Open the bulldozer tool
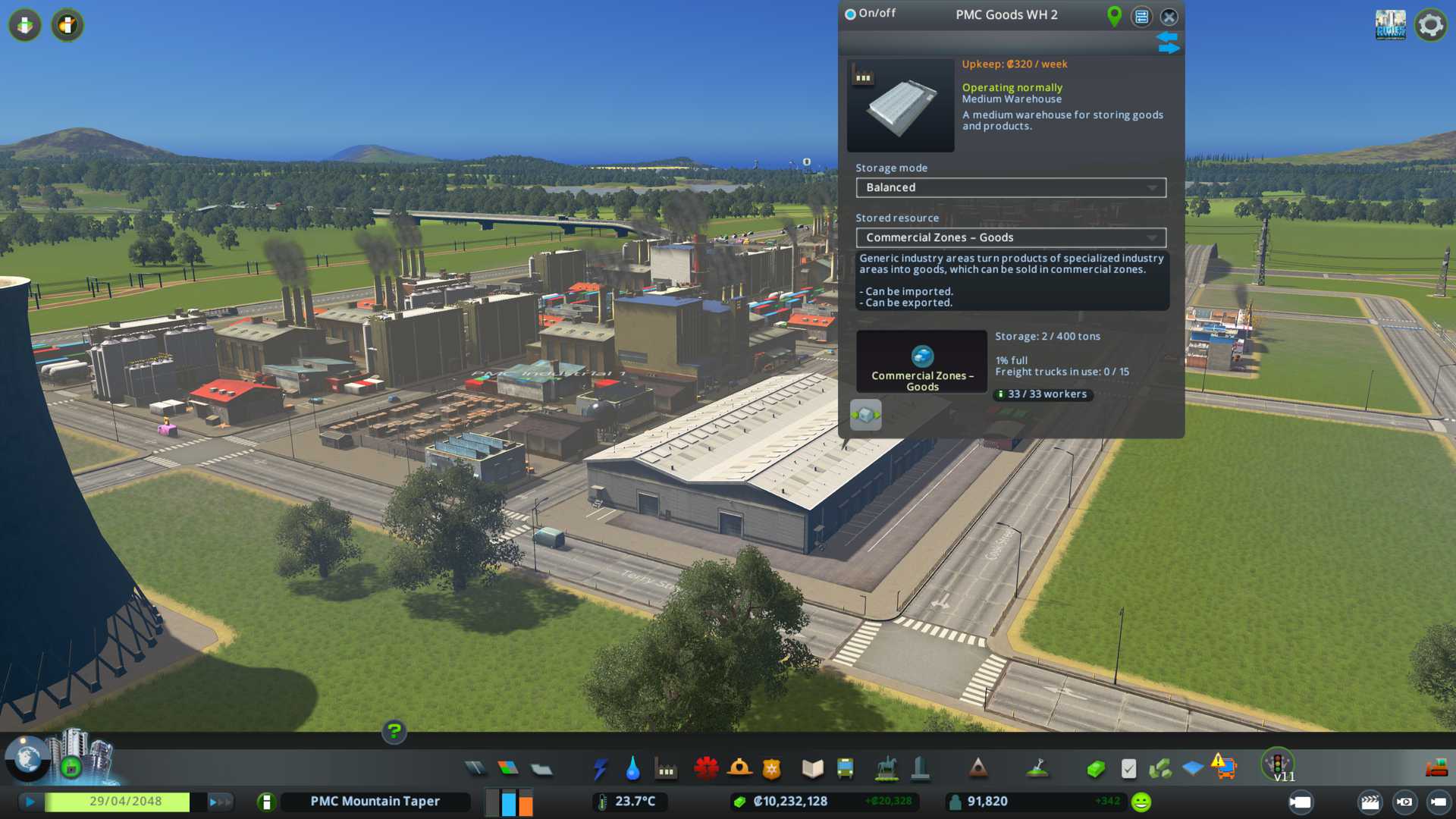Image resolution: width=1456 pixels, height=819 pixels. pos(1436,769)
